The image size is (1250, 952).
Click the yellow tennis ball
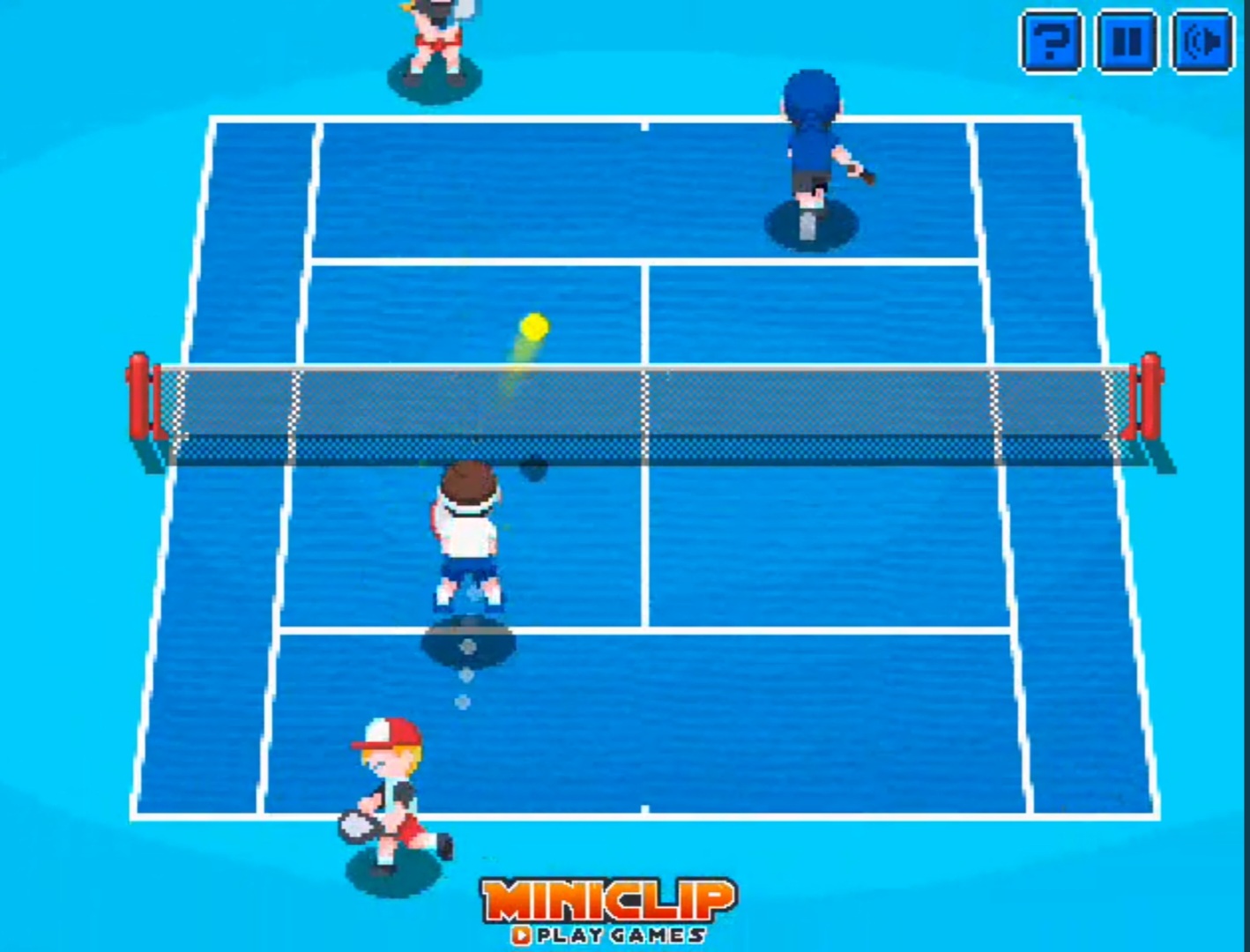532,325
